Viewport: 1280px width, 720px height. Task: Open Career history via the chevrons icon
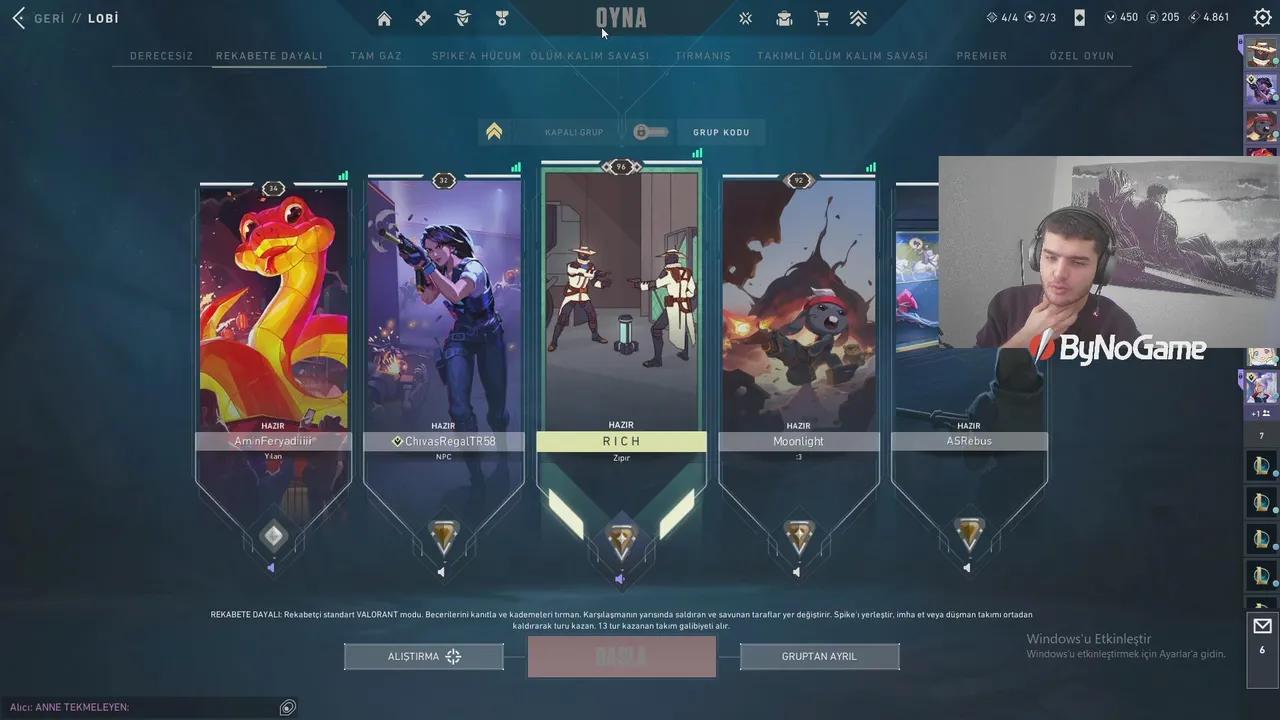pyautogui.click(x=858, y=18)
